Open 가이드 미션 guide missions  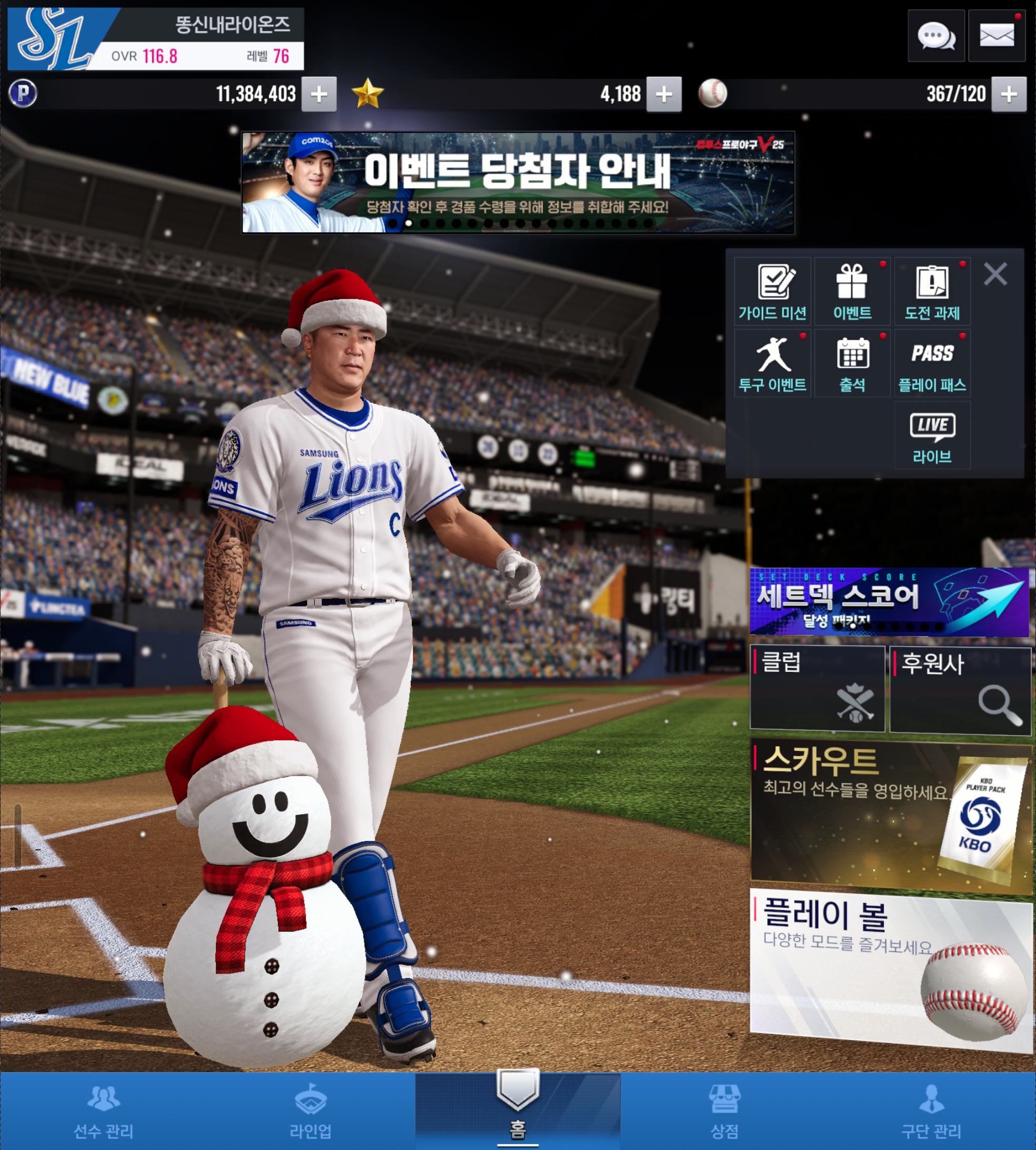[772, 292]
